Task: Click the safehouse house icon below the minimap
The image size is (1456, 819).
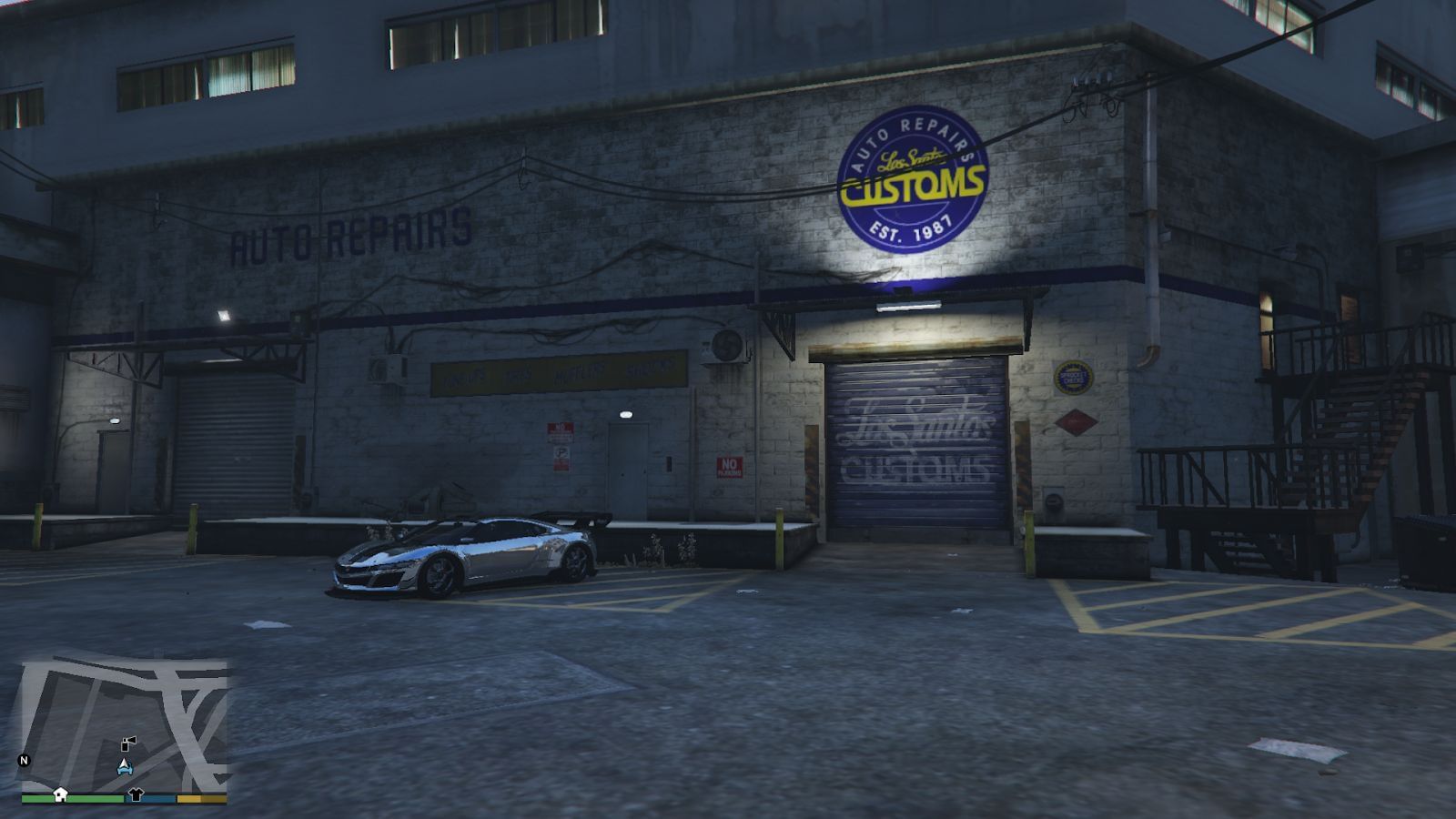Action: (x=60, y=794)
